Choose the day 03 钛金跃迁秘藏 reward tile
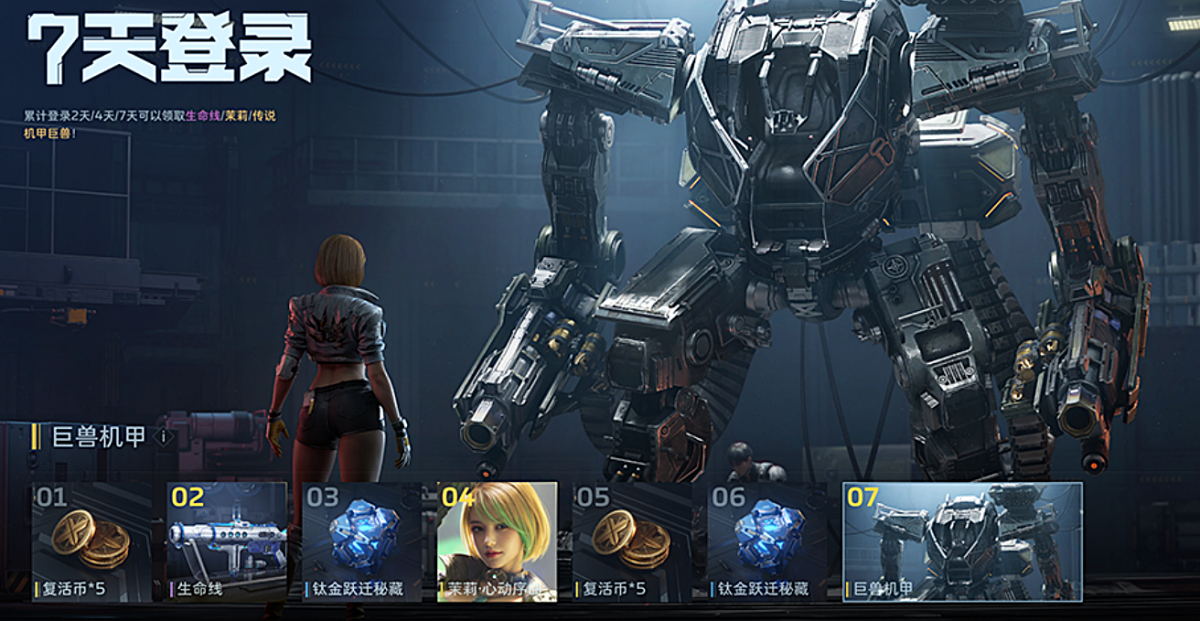This screenshot has width=1200, height=621. pyautogui.click(x=362, y=542)
